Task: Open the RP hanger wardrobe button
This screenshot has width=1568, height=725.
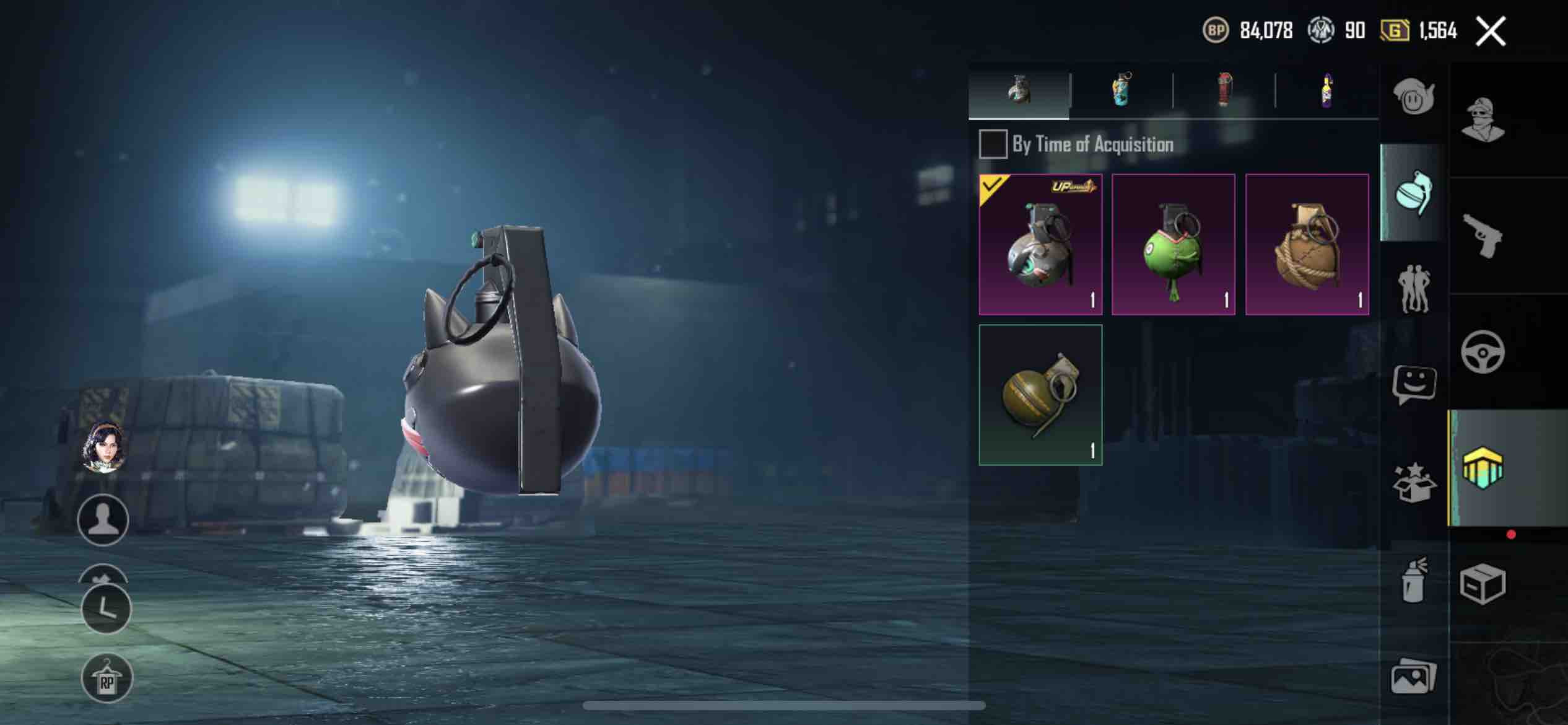Action: tap(107, 679)
